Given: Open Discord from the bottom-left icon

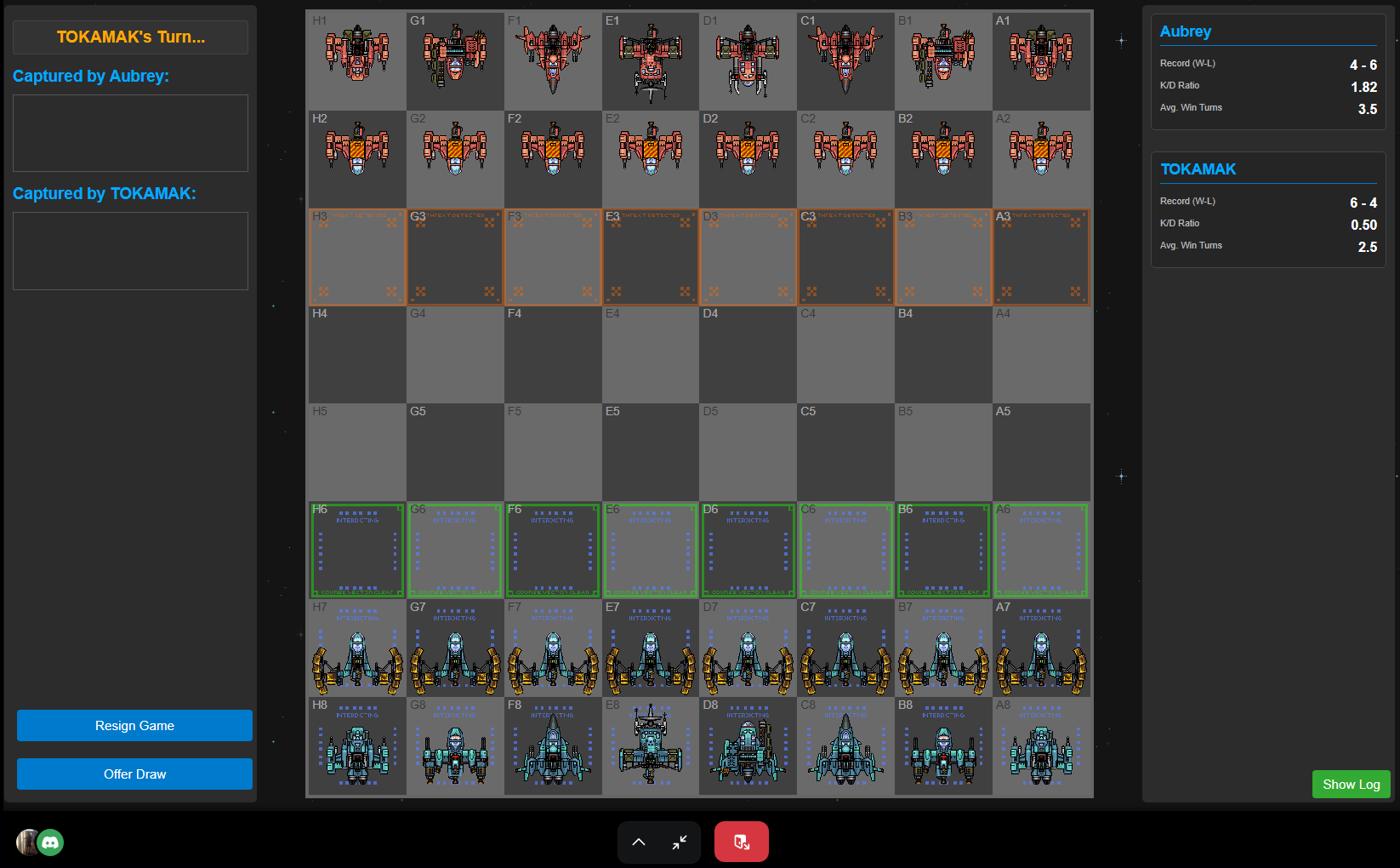Looking at the screenshot, I should tap(50, 842).
